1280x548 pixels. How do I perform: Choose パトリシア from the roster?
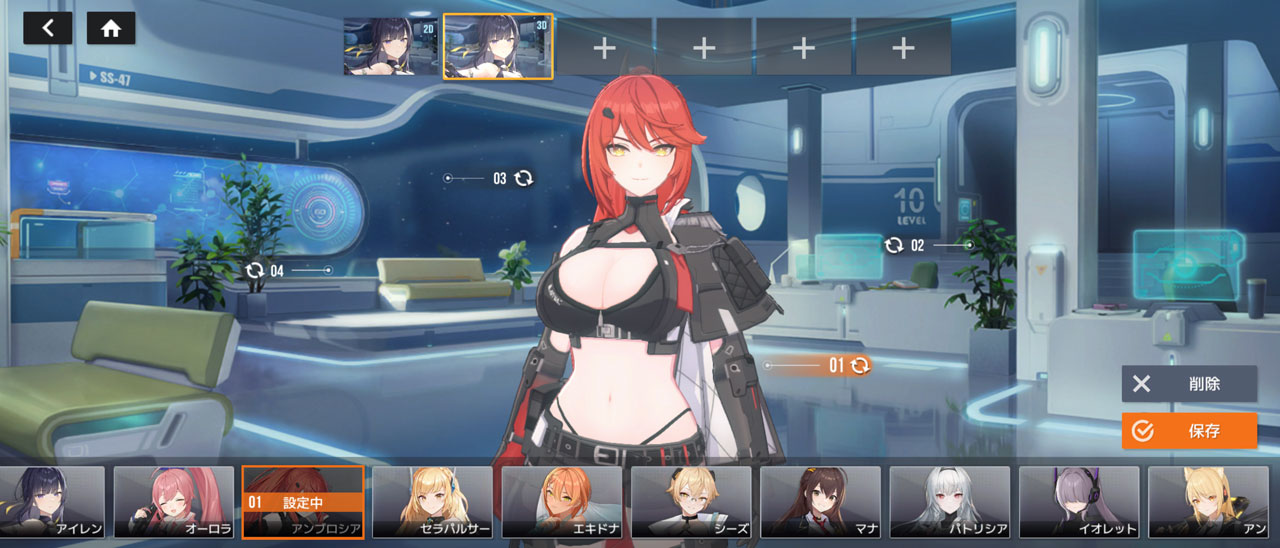pyautogui.click(x=950, y=502)
